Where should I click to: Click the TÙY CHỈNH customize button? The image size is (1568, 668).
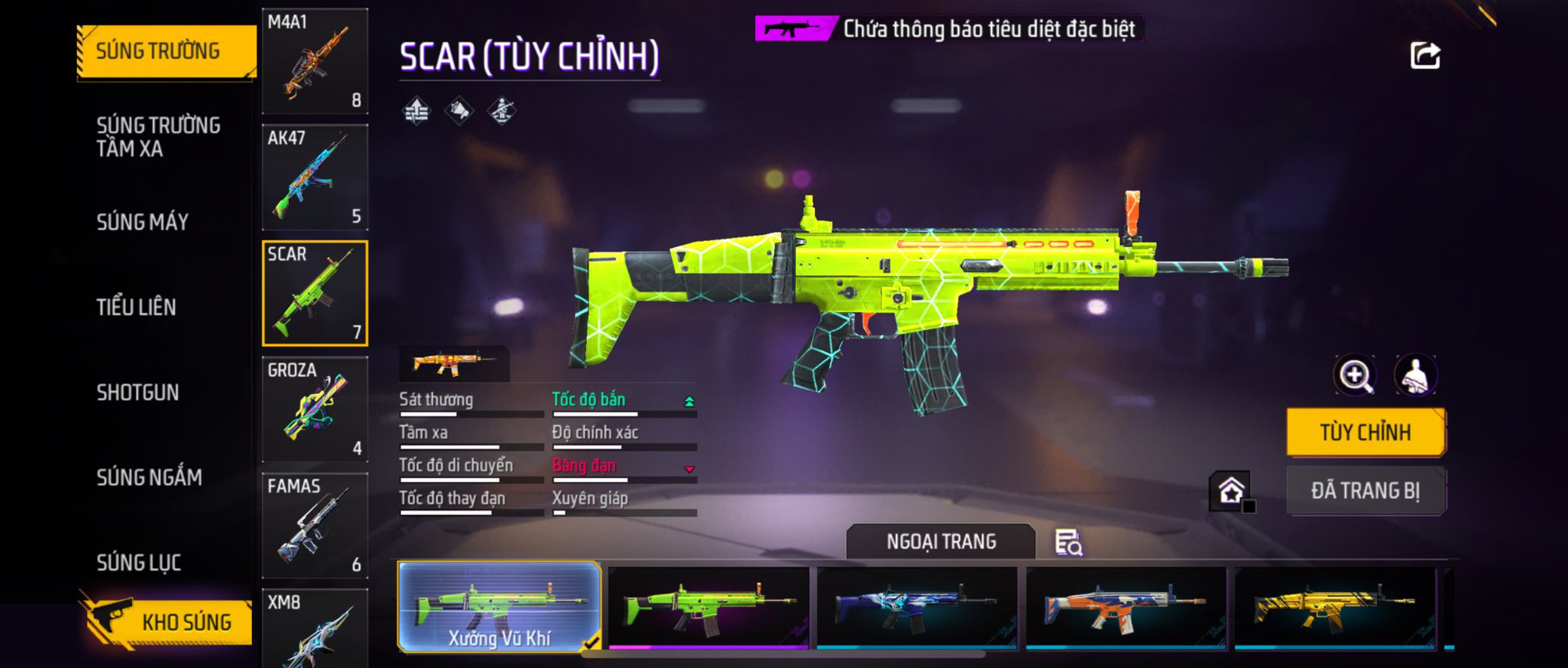click(1365, 432)
